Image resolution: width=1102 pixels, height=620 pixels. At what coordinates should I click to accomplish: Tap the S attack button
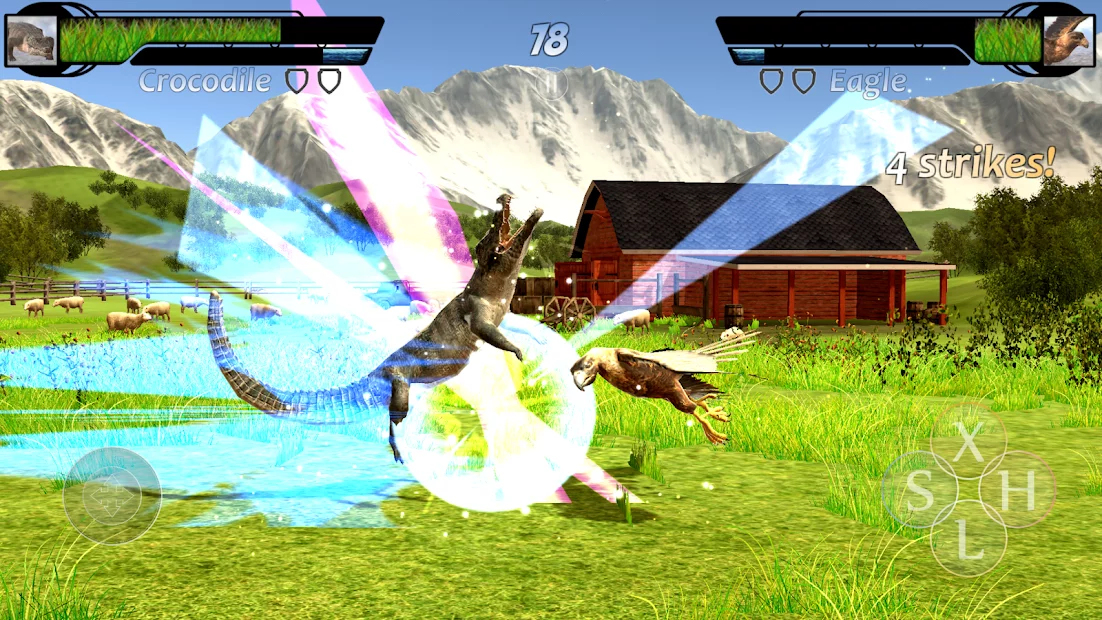[x=919, y=490]
